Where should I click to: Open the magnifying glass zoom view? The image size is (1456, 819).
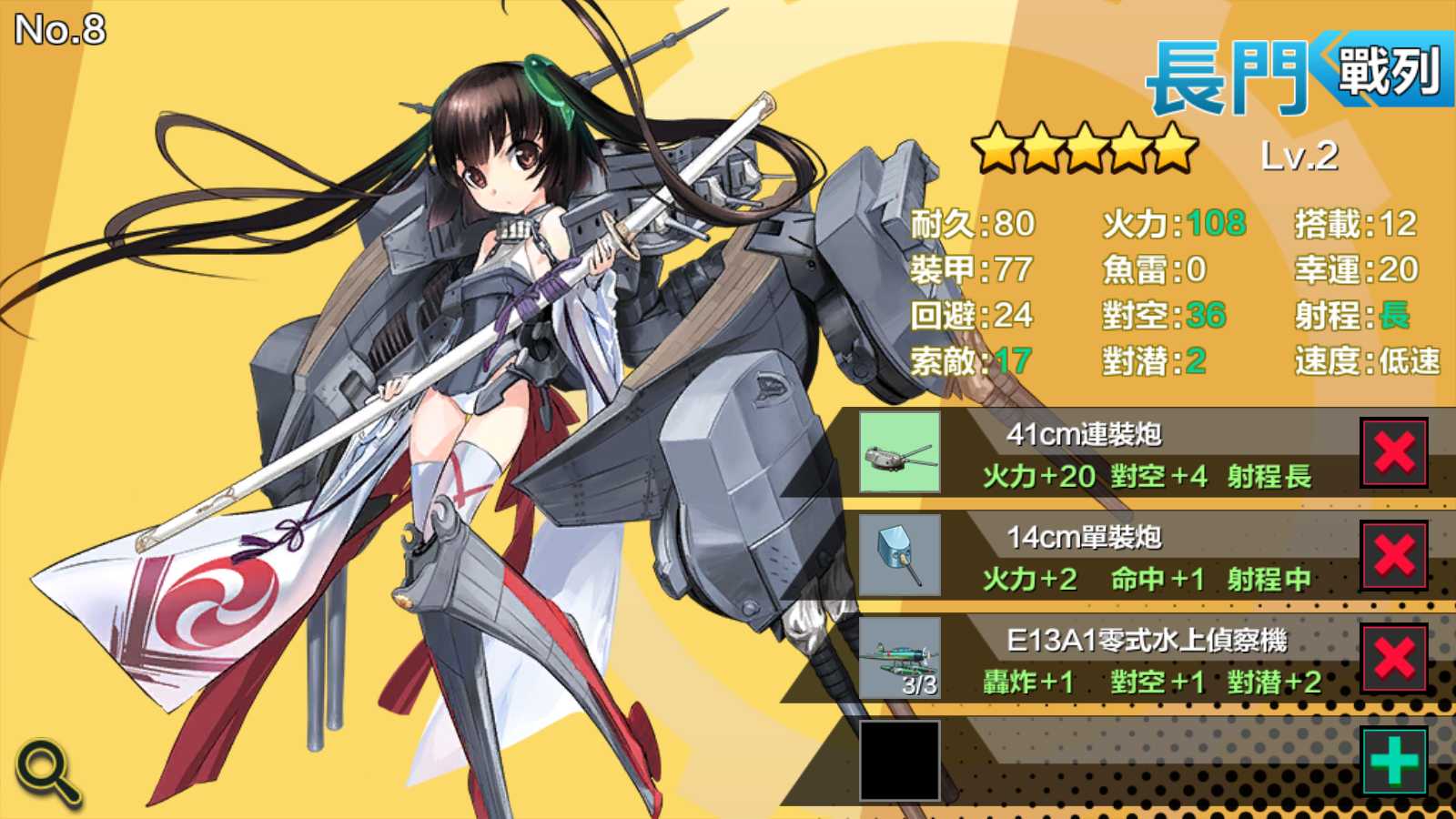(x=48, y=772)
